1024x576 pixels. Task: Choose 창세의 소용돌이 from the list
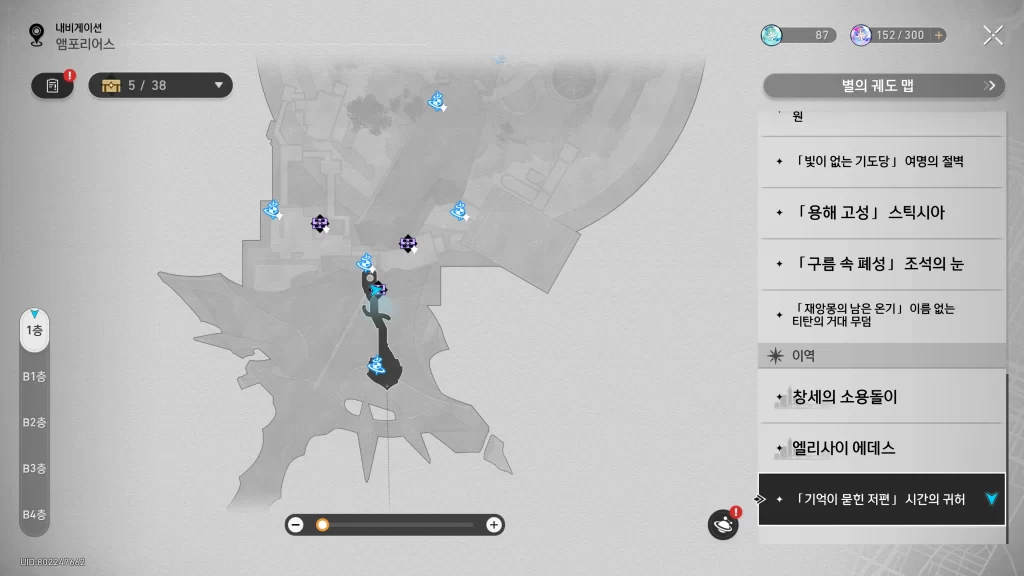point(880,397)
